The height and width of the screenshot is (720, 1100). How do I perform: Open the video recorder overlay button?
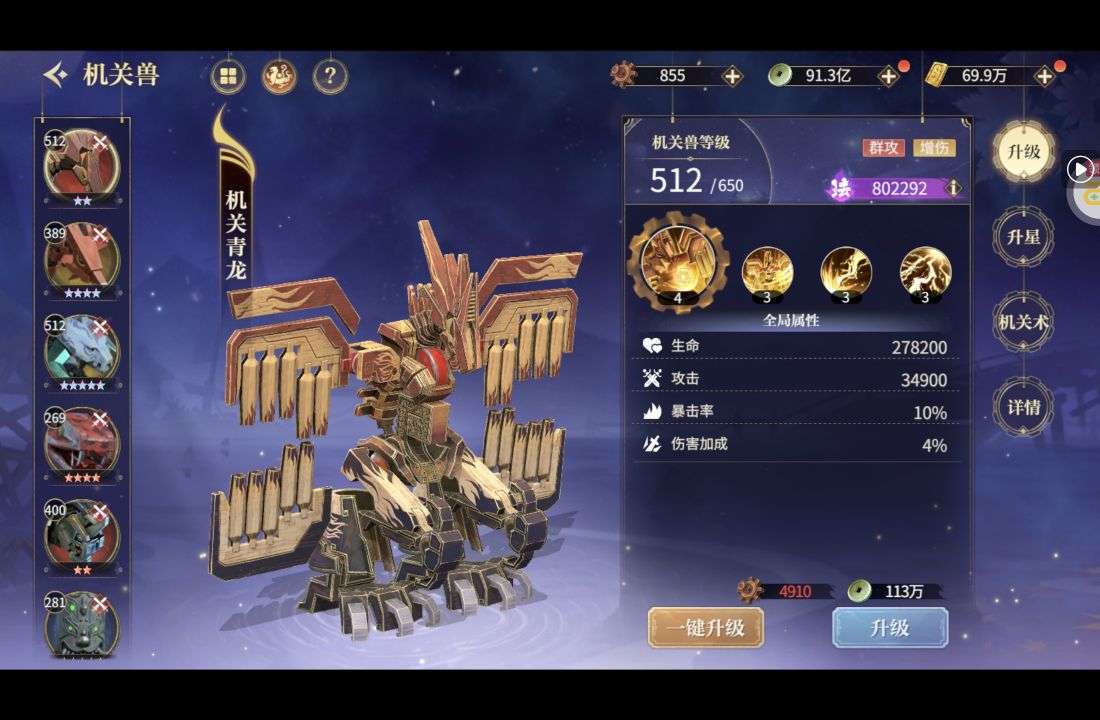click(1080, 169)
